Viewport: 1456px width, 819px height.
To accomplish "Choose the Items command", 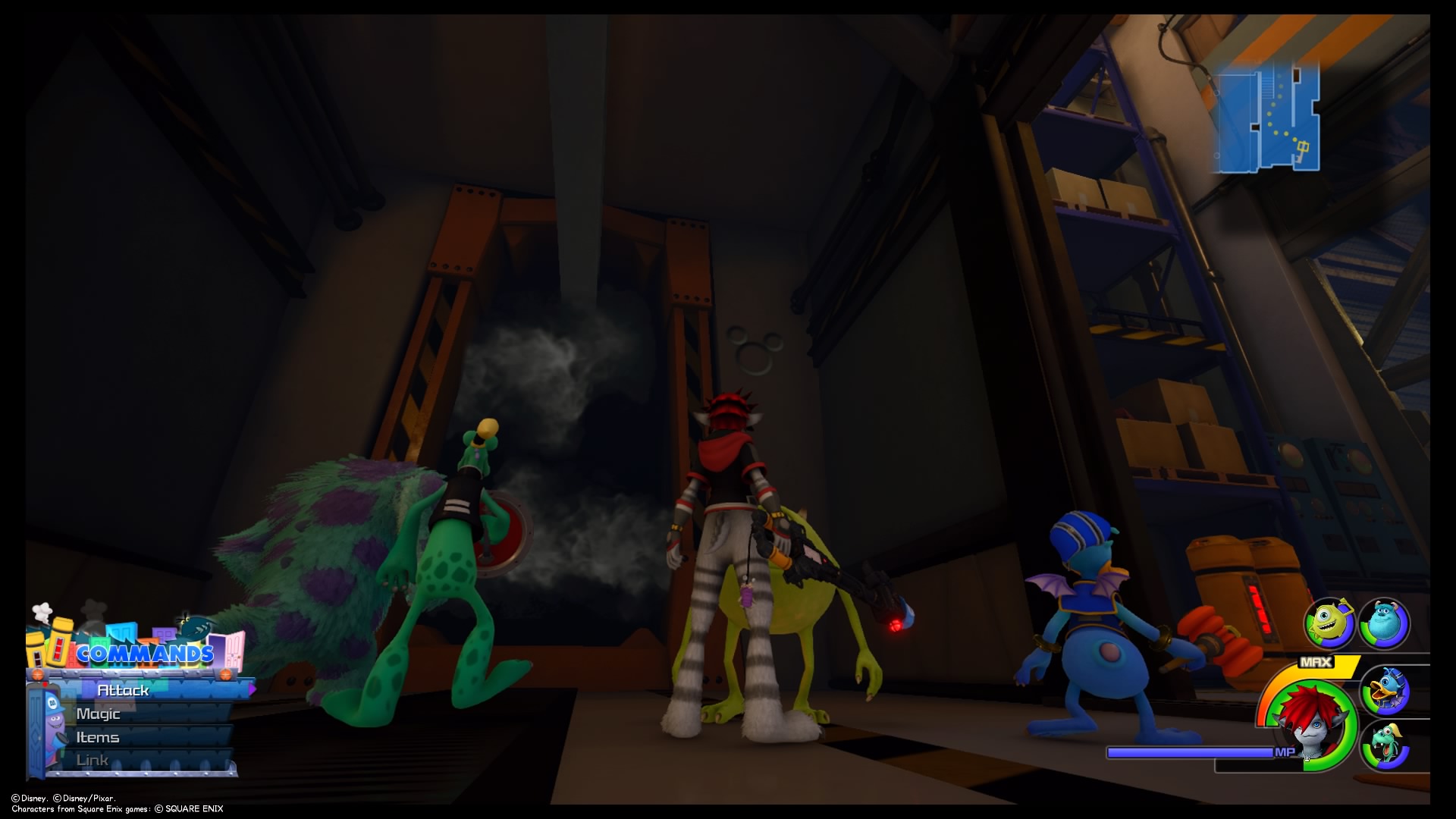I will point(97,737).
